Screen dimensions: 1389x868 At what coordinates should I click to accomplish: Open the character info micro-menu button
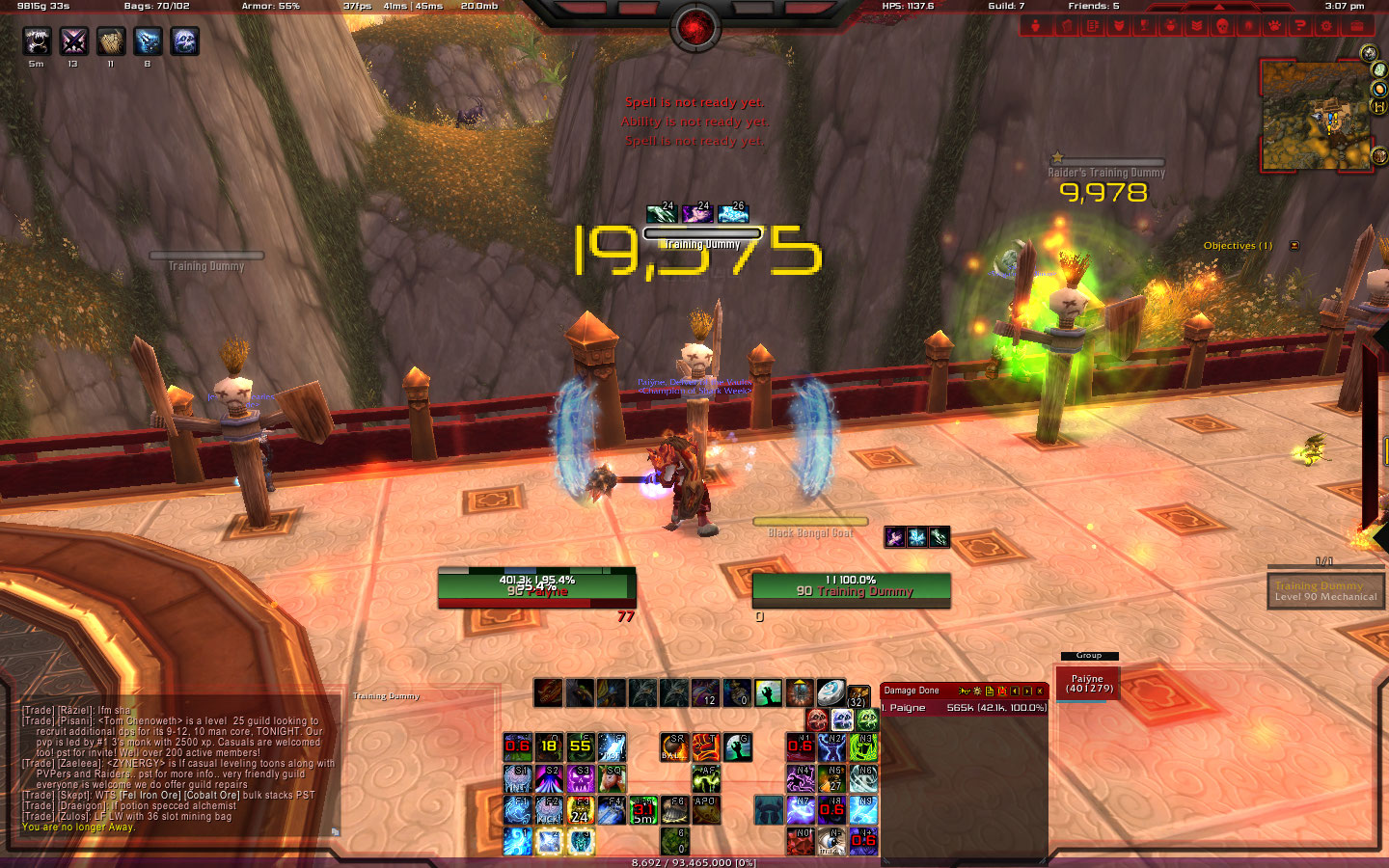click(x=1036, y=26)
